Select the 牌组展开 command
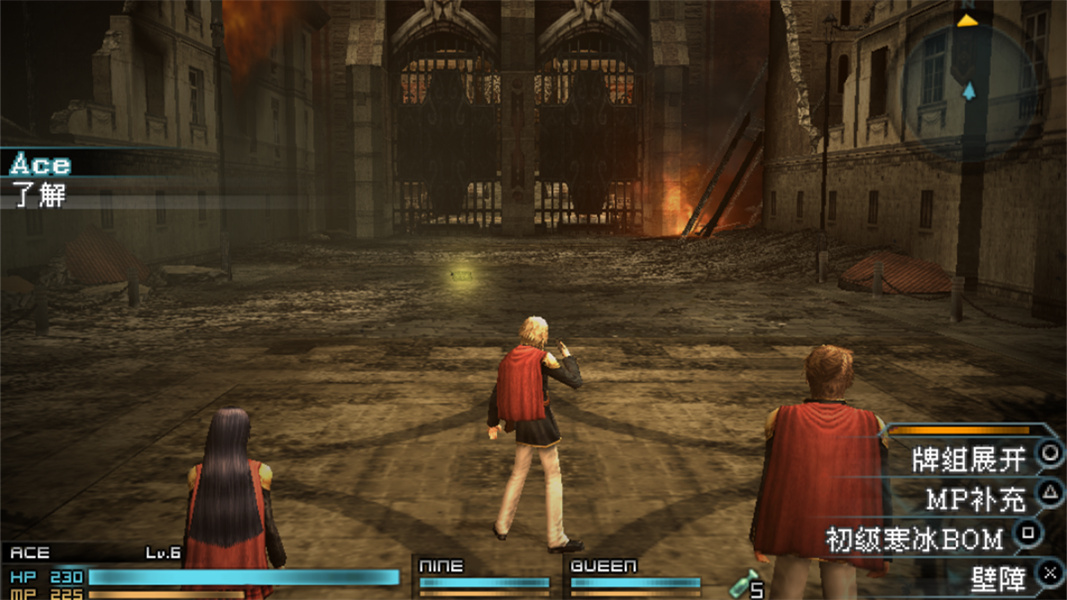Viewport: 1067px width, 600px height. [x=968, y=459]
